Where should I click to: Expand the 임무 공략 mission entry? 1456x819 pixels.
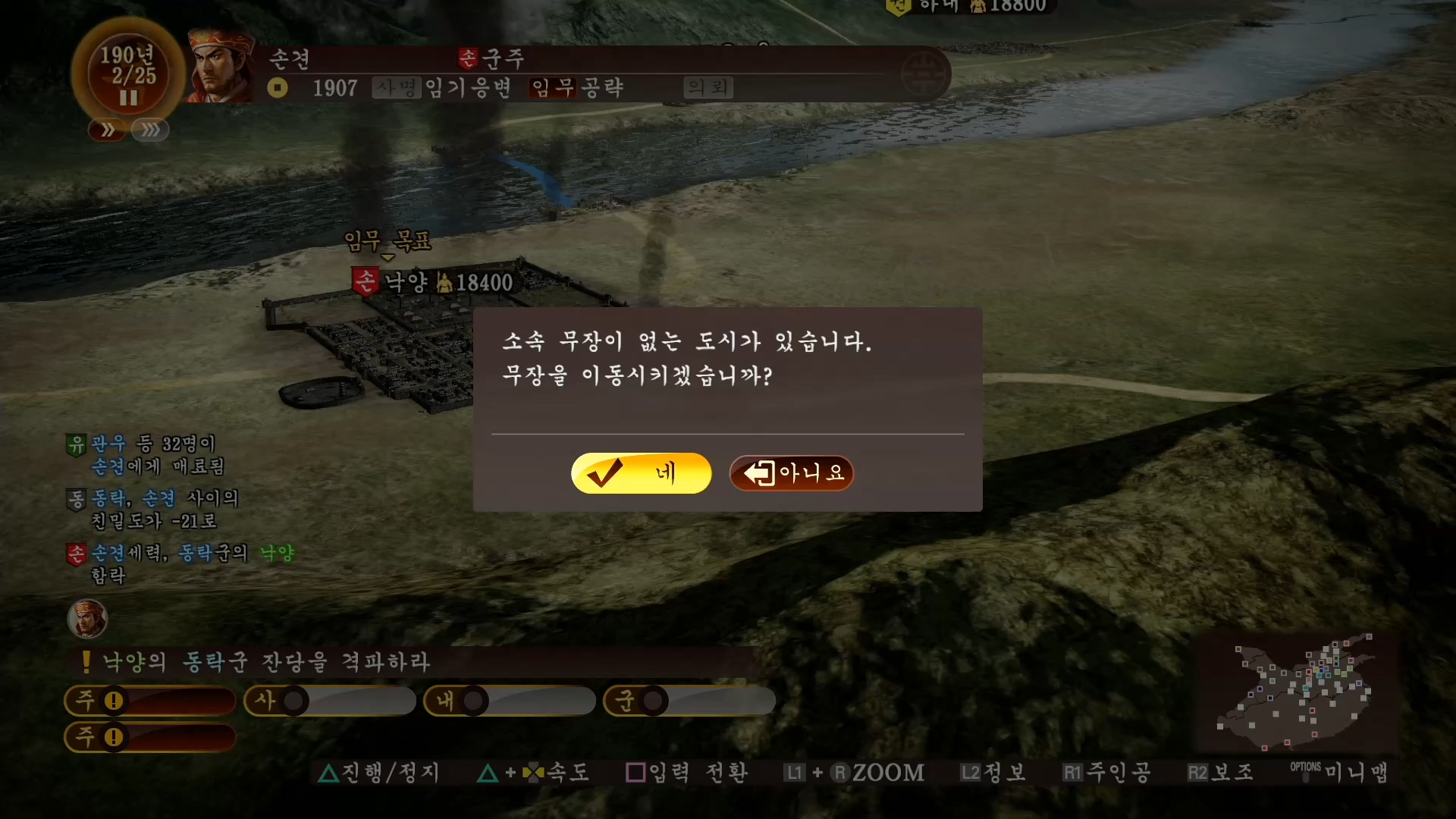click(576, 87)
